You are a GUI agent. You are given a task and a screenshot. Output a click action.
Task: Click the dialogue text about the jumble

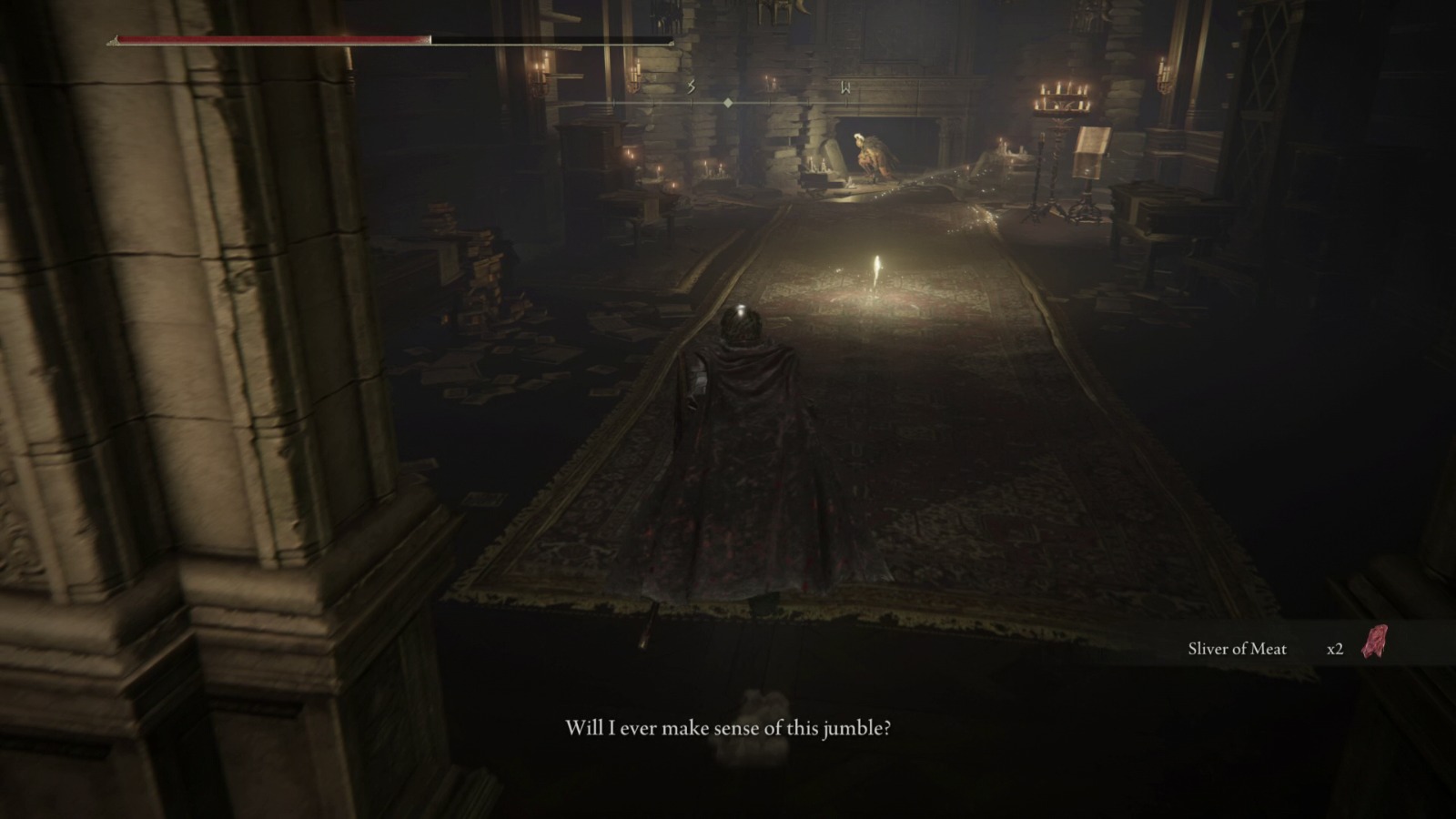(728, 728)
